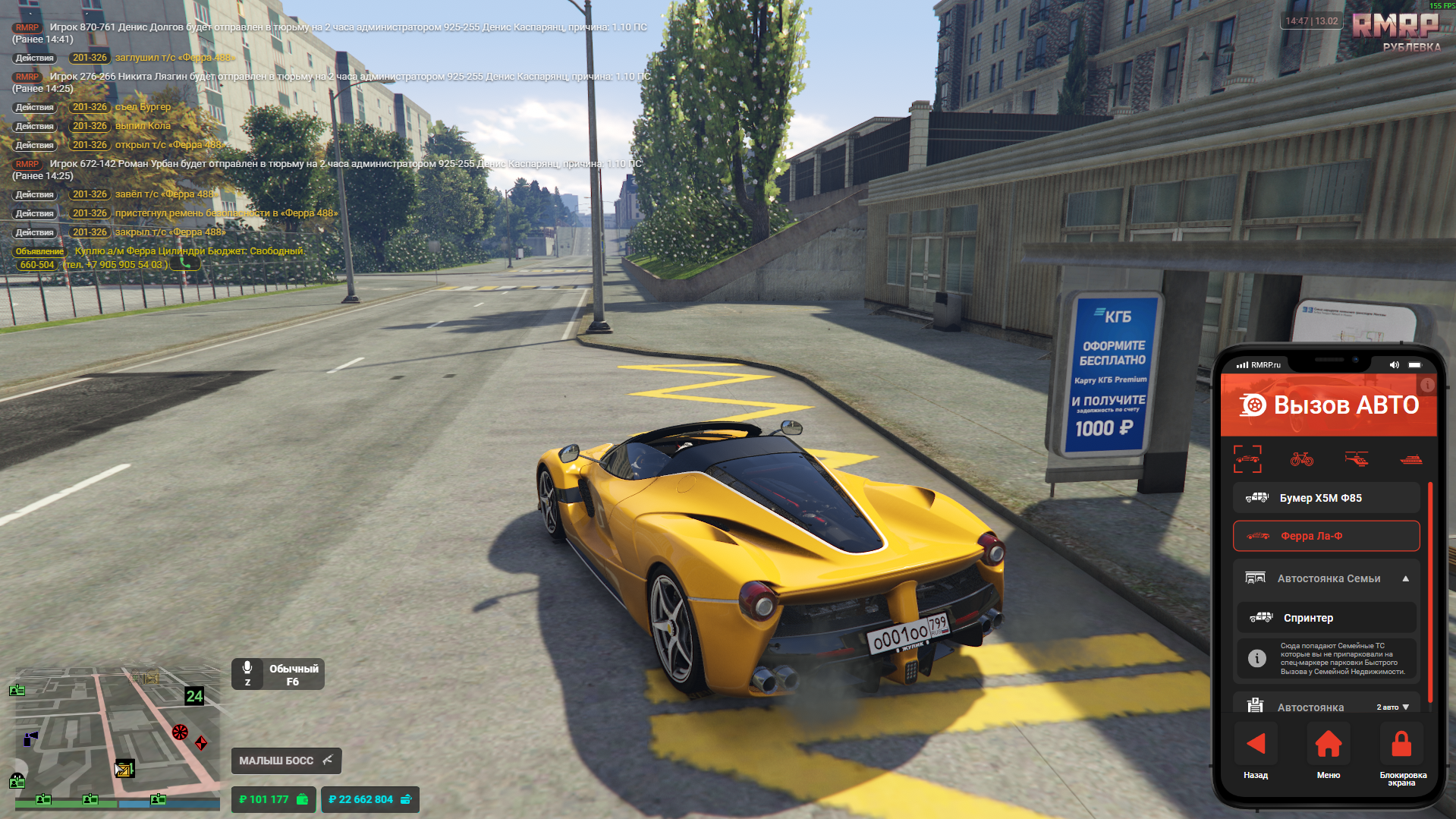
Task: Switch to the bicycle vehicle category
Action: coord(1302,458)
